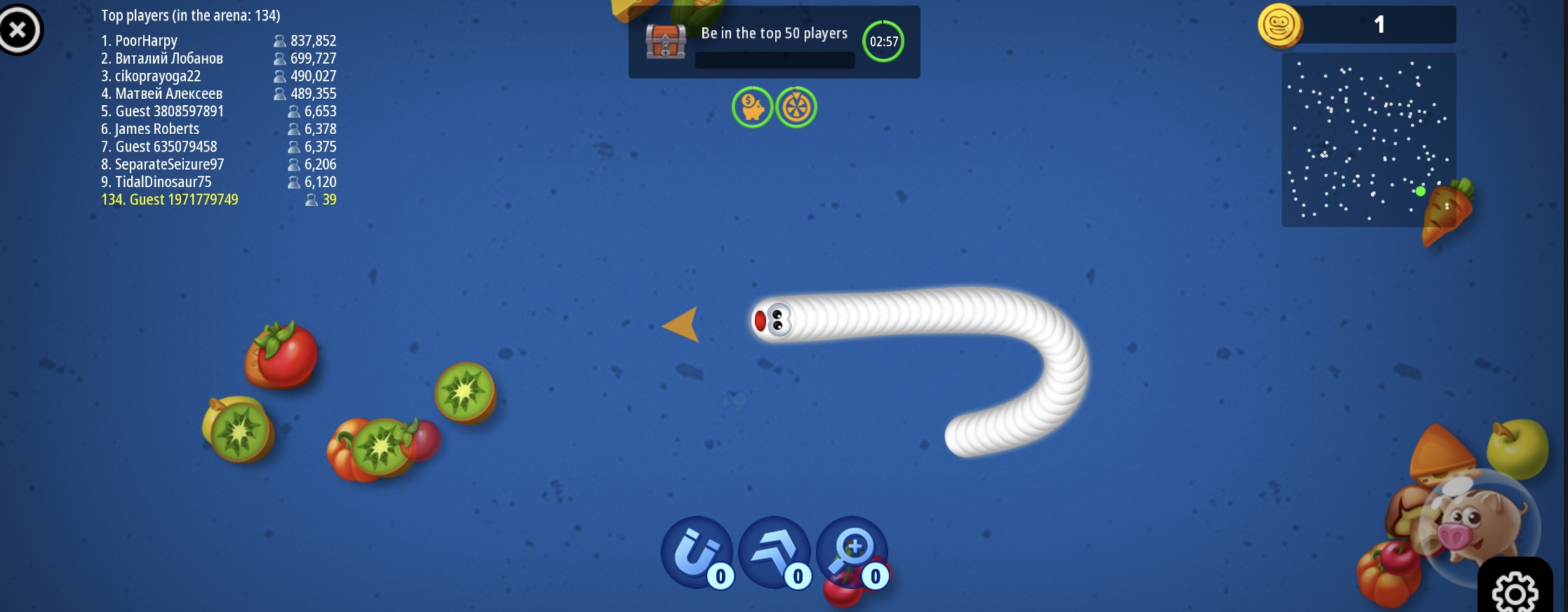Image resolution: width=1568 pixels, height=612 pixels.
Task: Close the game with the X button
Action: [x=19, y=29]
